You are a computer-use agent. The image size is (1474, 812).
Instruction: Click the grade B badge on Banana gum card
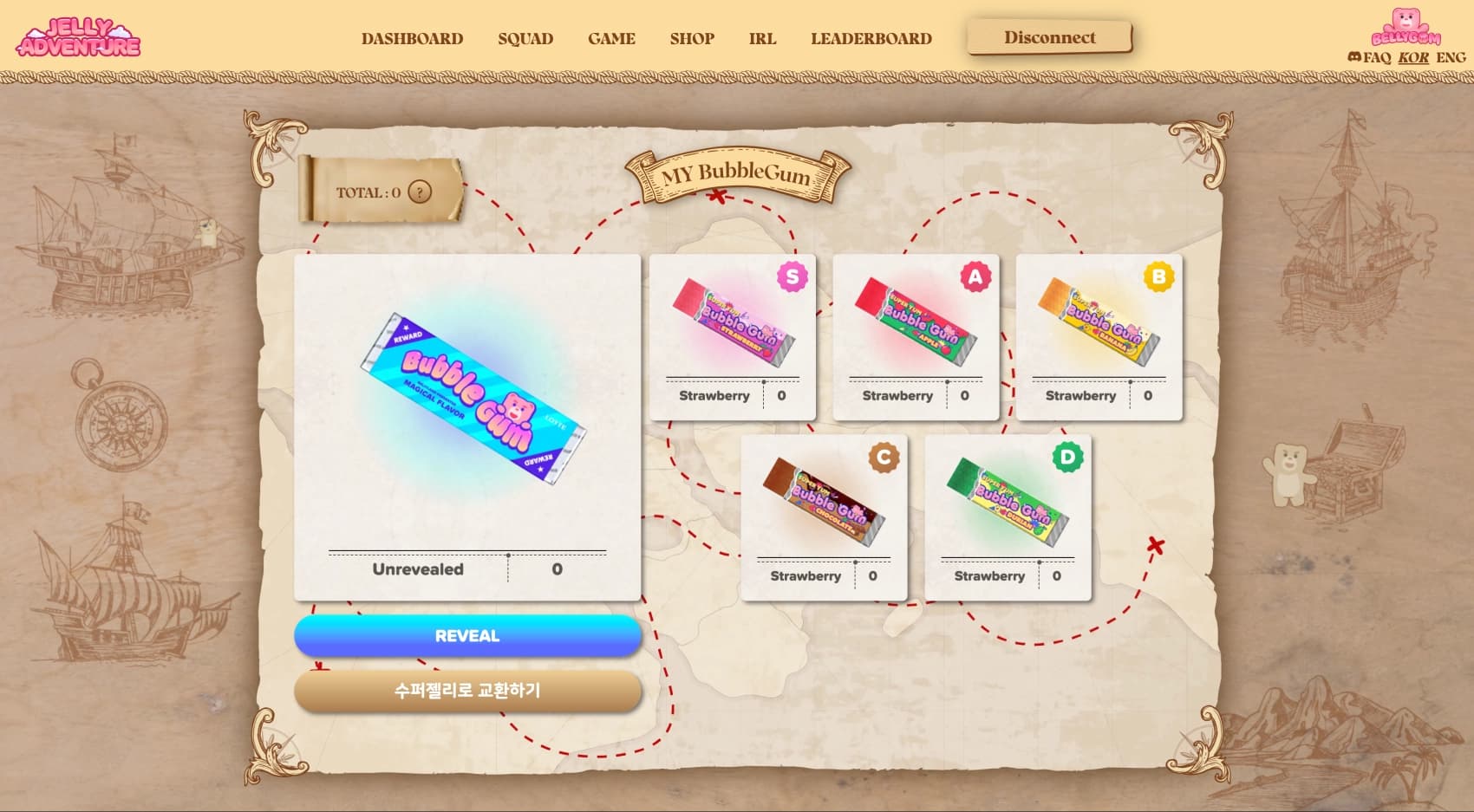1157,277
